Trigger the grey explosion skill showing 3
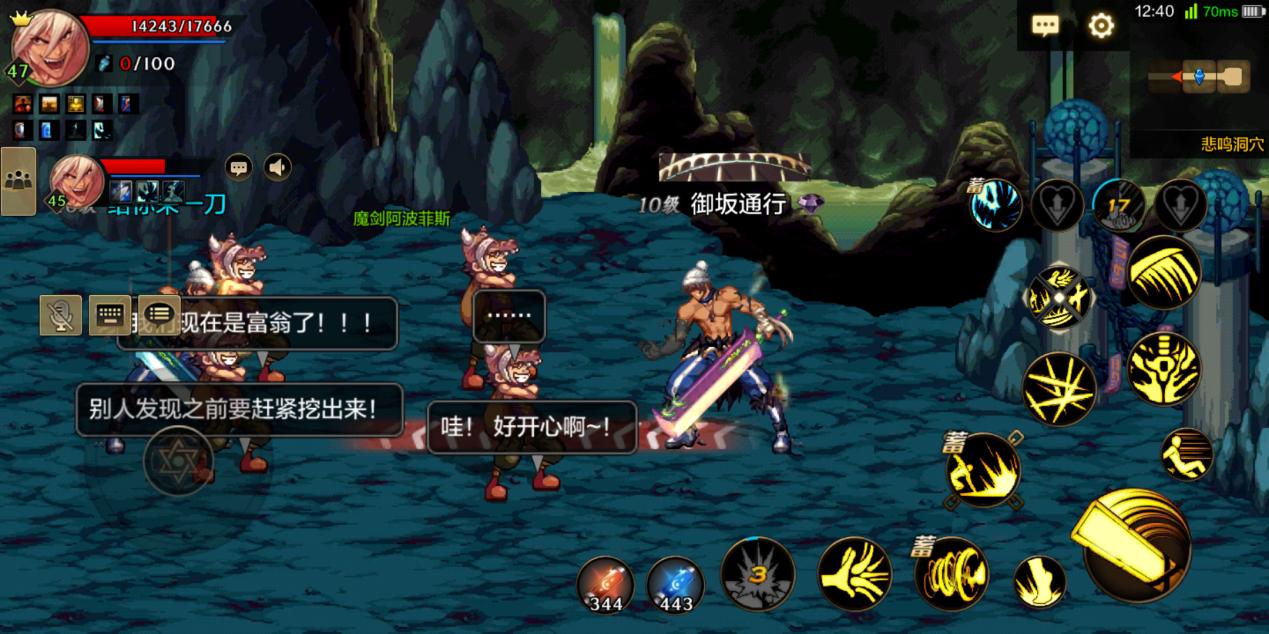Image resolution: width=1269 pixels, height=634 pixels. tap(758, 574)
